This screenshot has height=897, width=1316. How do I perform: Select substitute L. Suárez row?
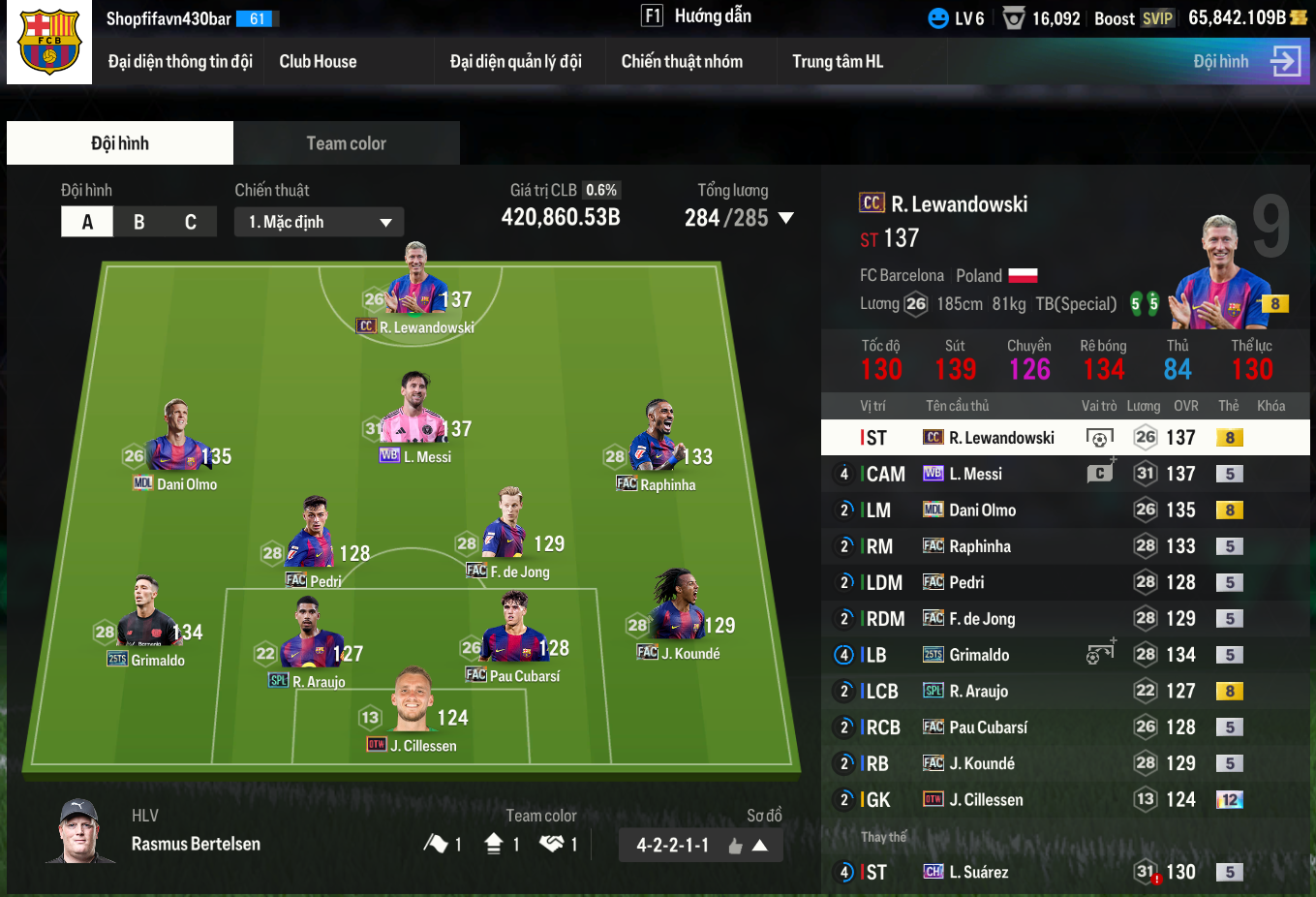point(1065,872)
